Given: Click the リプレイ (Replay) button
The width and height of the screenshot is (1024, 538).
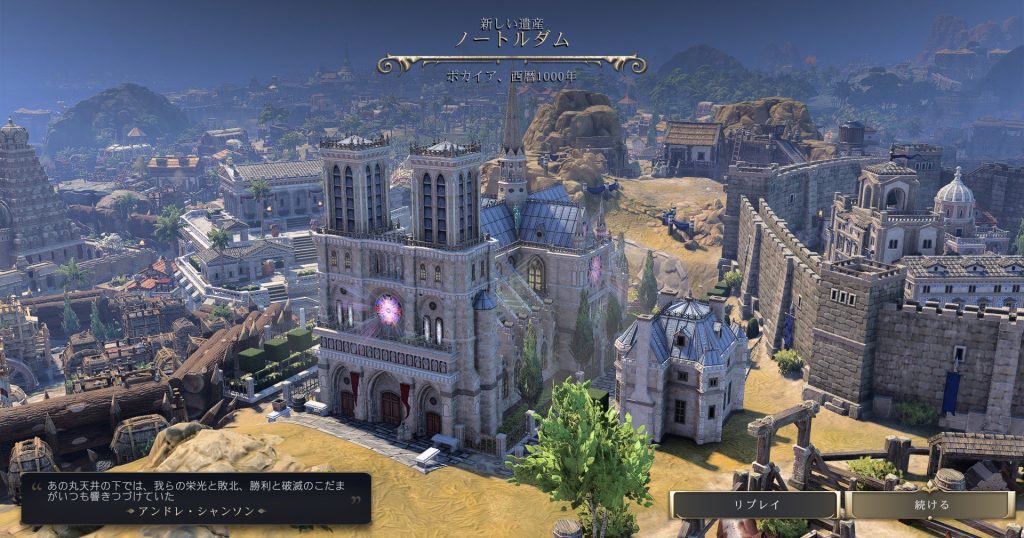Looking at the screenshot, I should click(754, 504).
